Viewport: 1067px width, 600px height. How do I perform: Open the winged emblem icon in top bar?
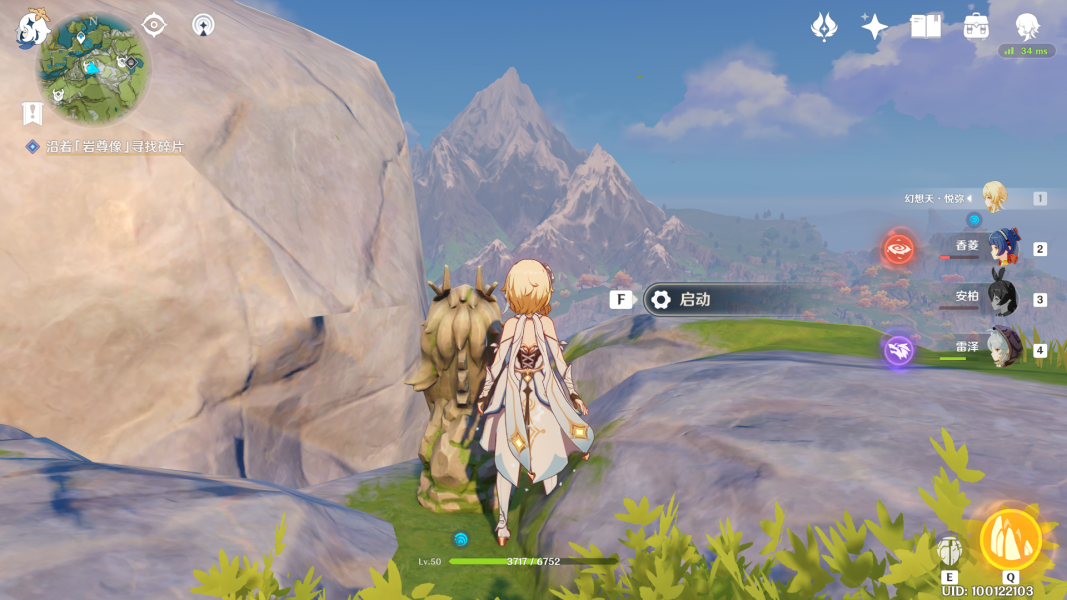(823, 27)
